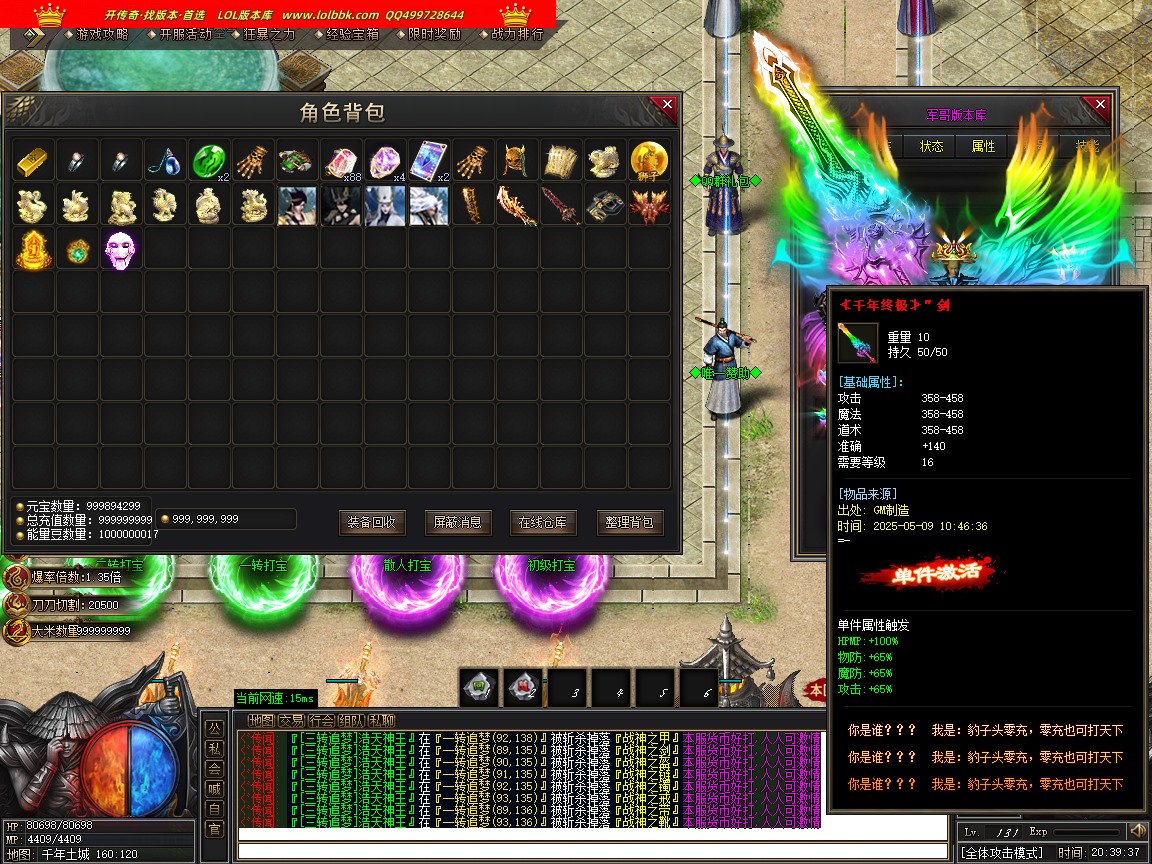Click the 装备回收 button
Image resolution: width=1152 pixels, height=864 pixels.
[x=372, y=522]
